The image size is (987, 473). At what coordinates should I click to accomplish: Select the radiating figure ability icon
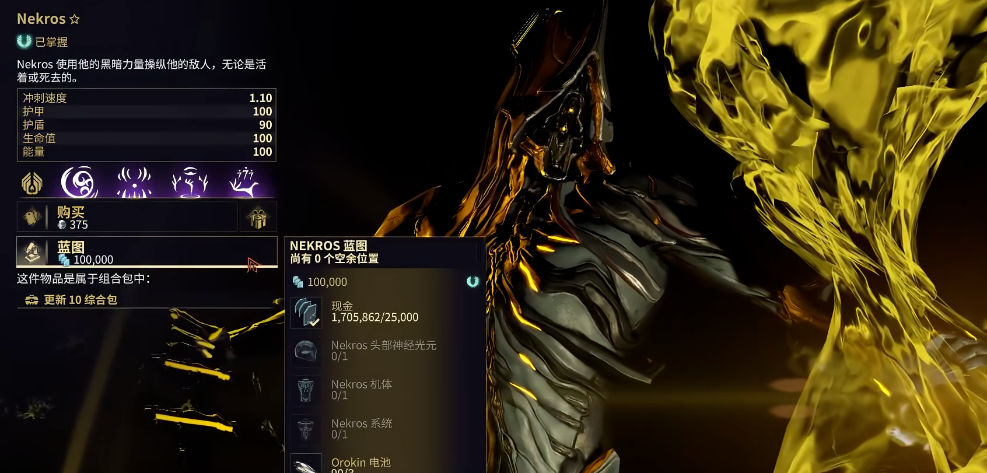134,183
